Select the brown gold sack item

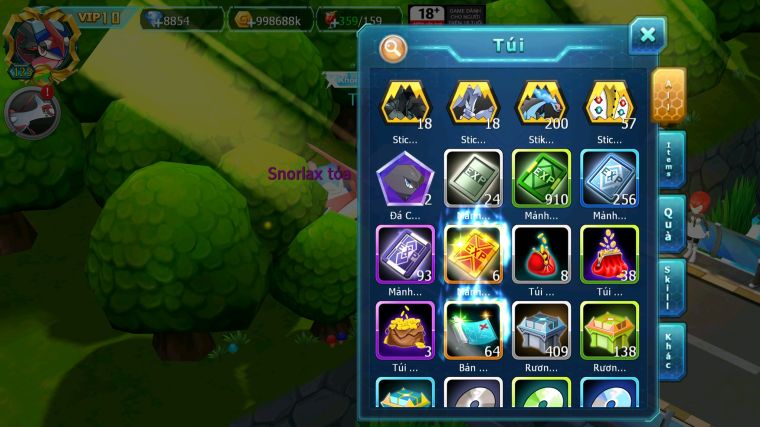[x=404, y=330]
